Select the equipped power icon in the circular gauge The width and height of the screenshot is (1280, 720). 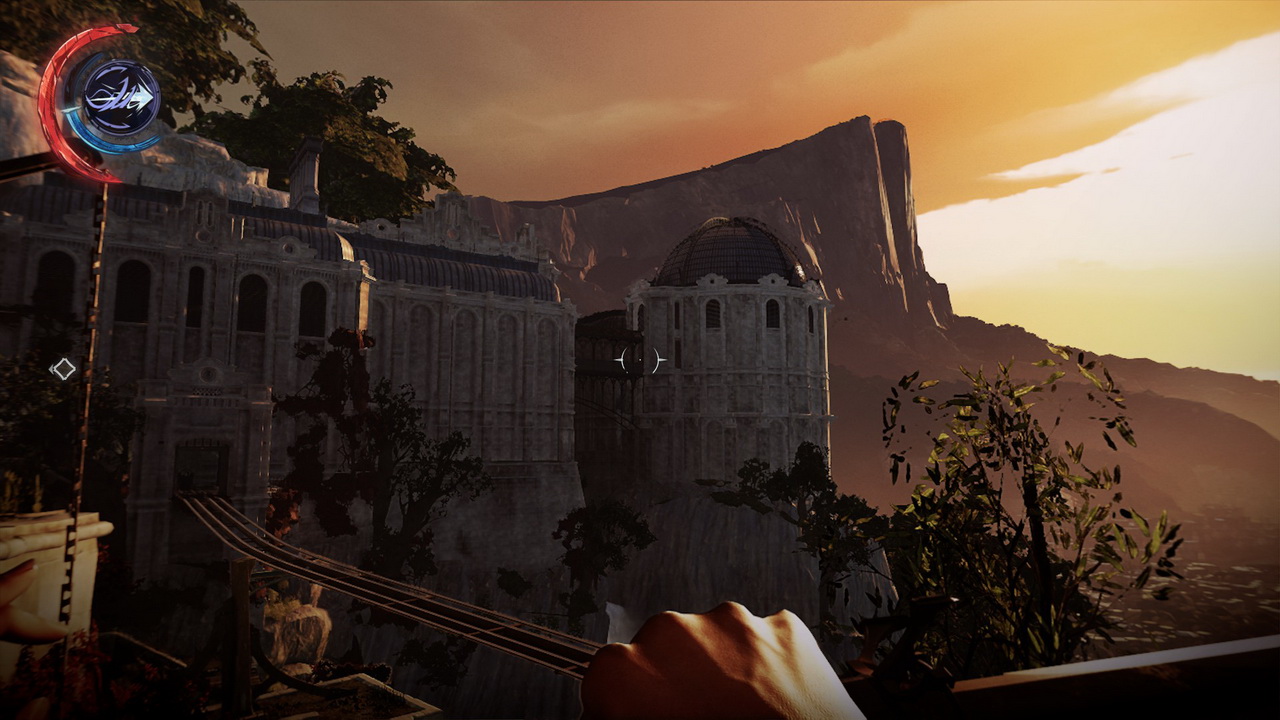[x=120, y=98]
